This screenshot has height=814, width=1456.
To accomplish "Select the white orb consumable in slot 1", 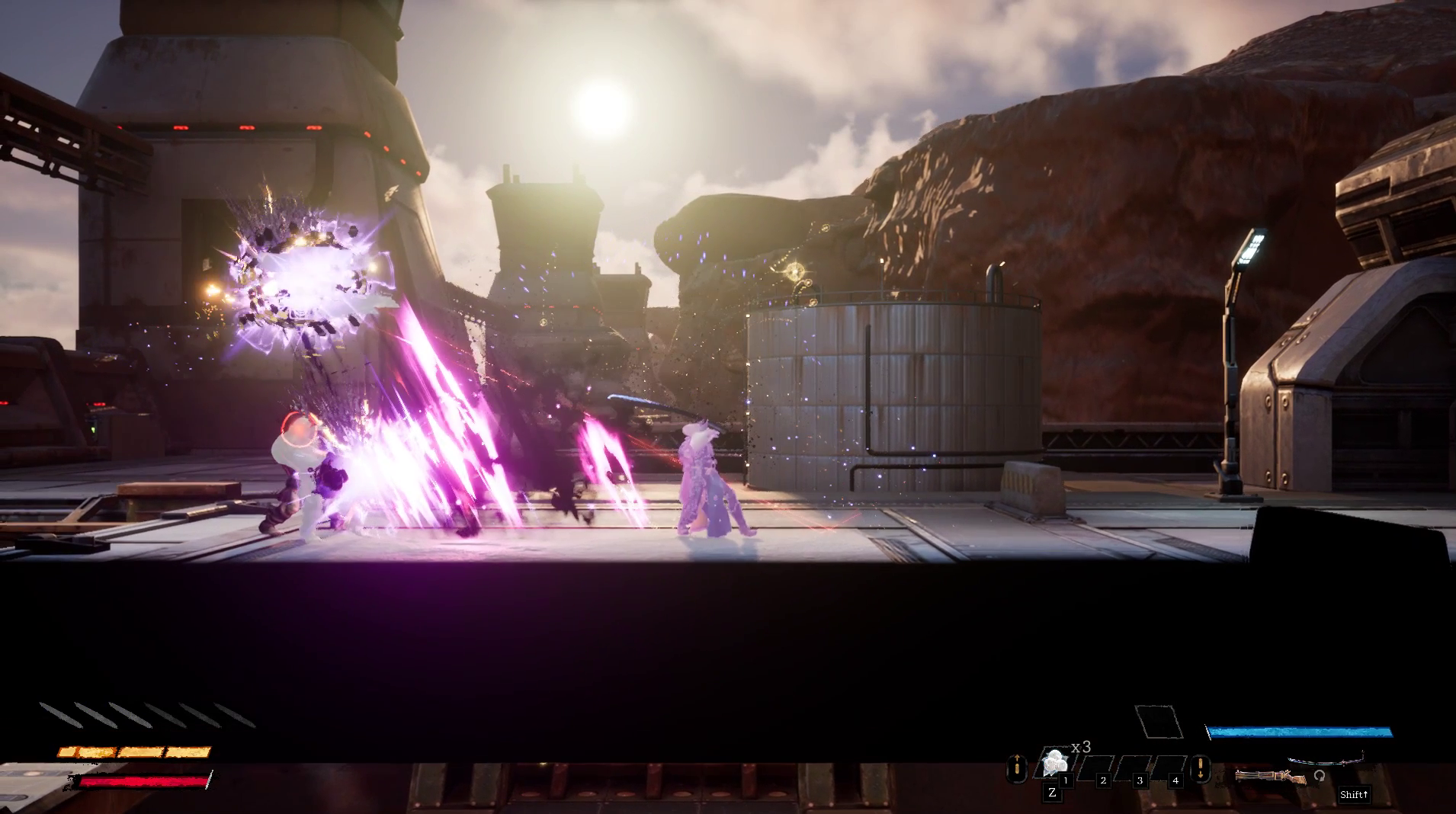I will point(1054,763).
